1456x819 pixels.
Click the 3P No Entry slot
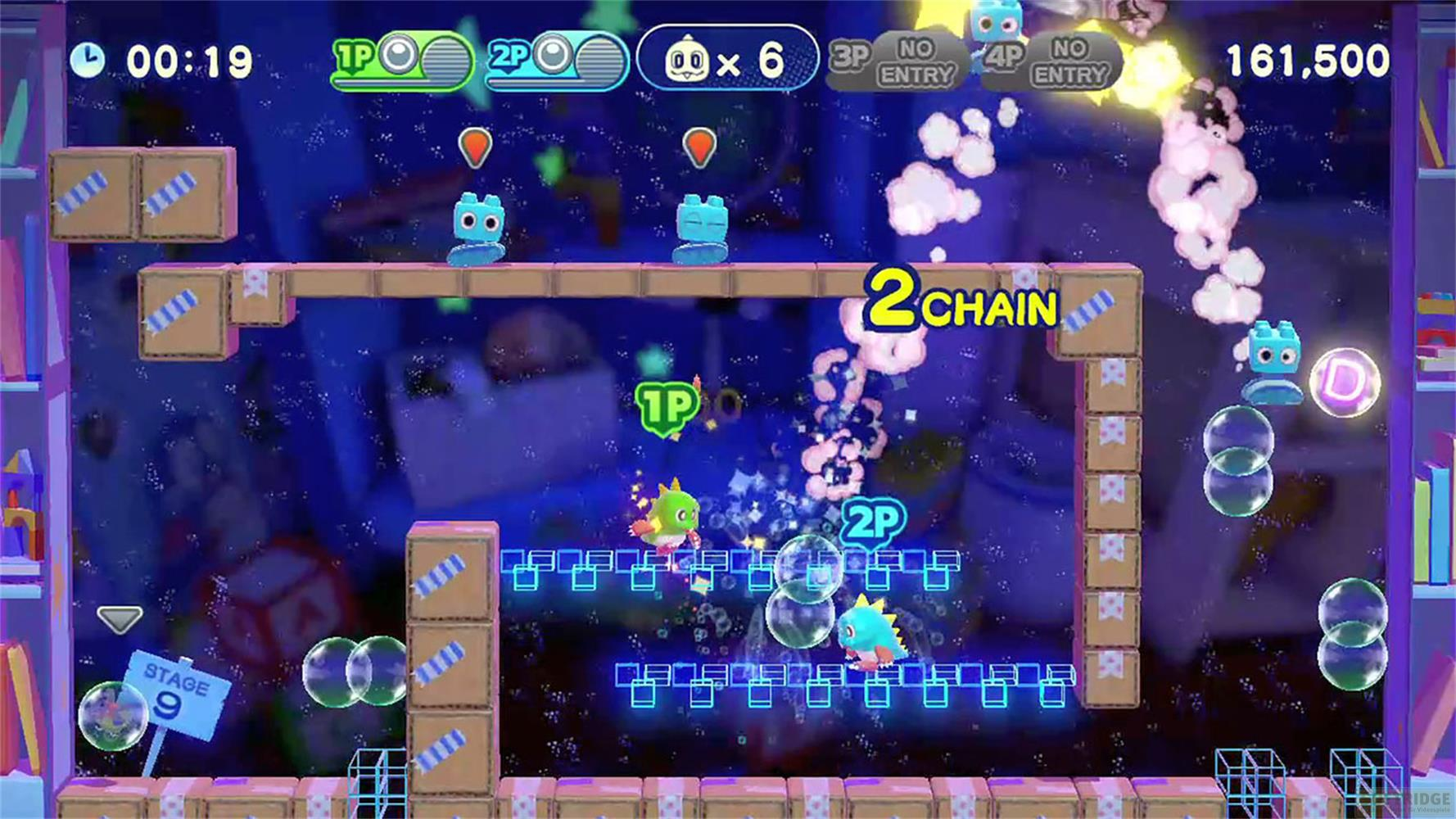(897, 61)
